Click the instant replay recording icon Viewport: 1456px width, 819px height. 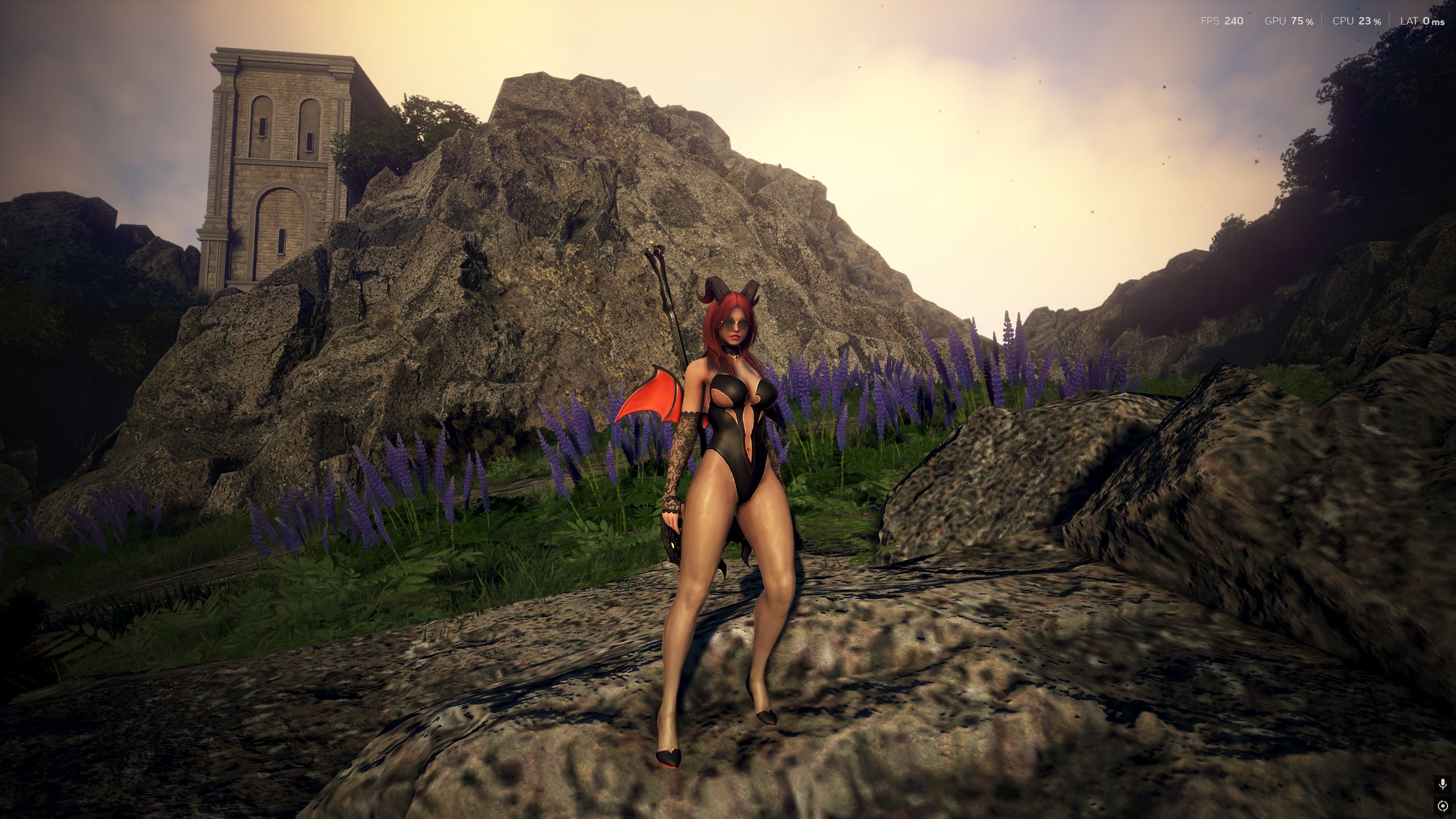point(1442,806)
